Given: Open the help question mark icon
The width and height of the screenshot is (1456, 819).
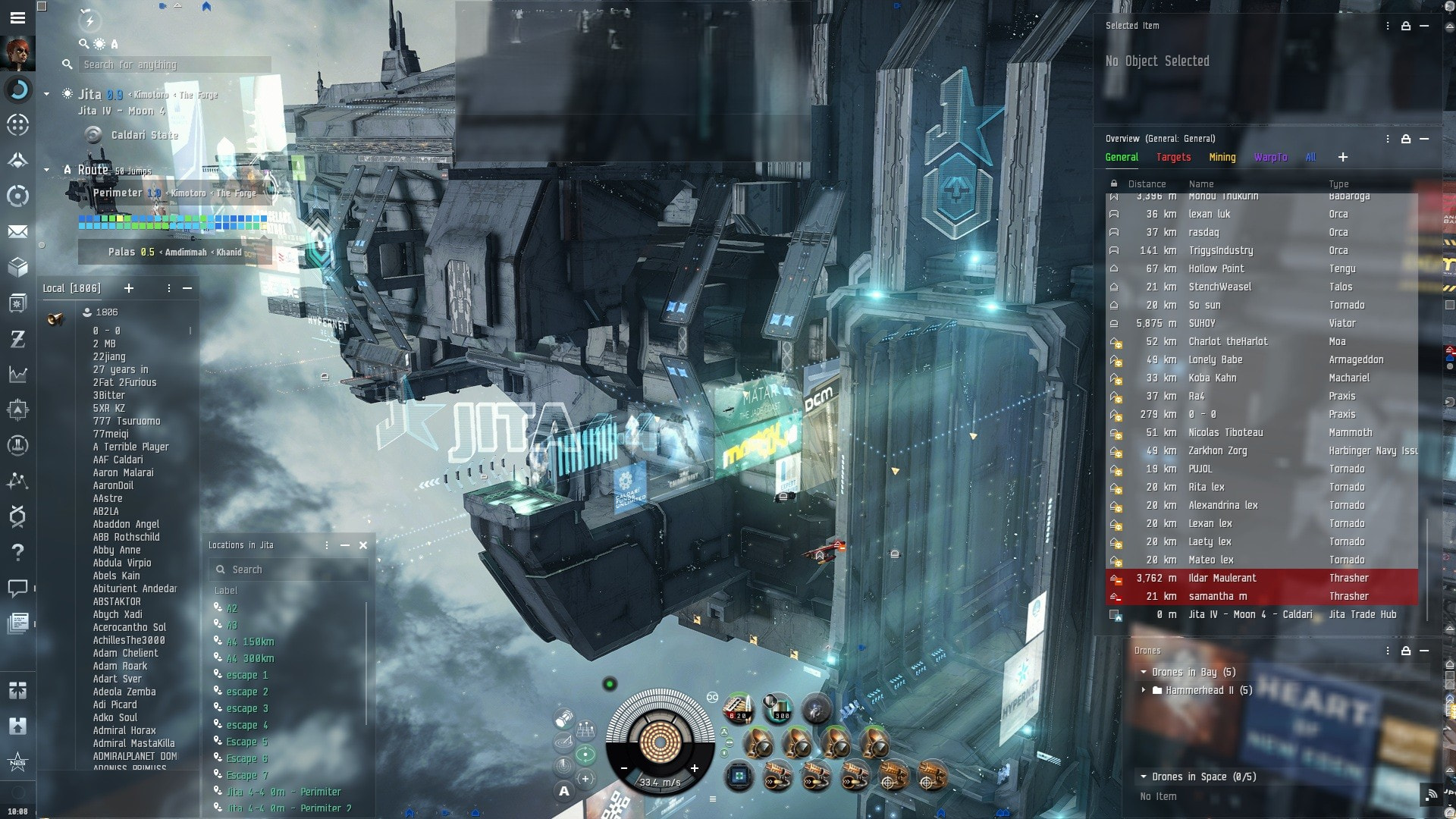Looking at the screenshot, I should coord(17,552).
